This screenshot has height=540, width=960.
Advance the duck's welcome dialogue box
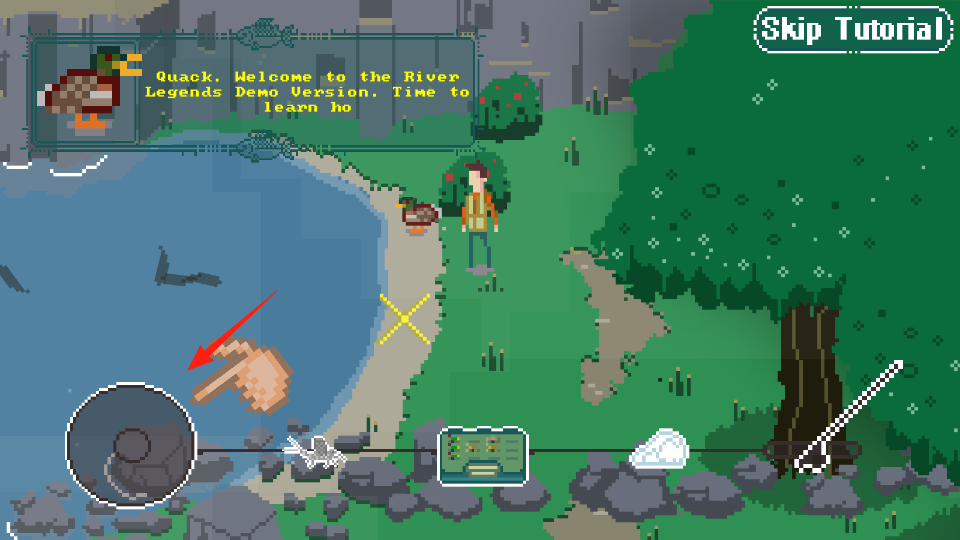click(255, 92)
